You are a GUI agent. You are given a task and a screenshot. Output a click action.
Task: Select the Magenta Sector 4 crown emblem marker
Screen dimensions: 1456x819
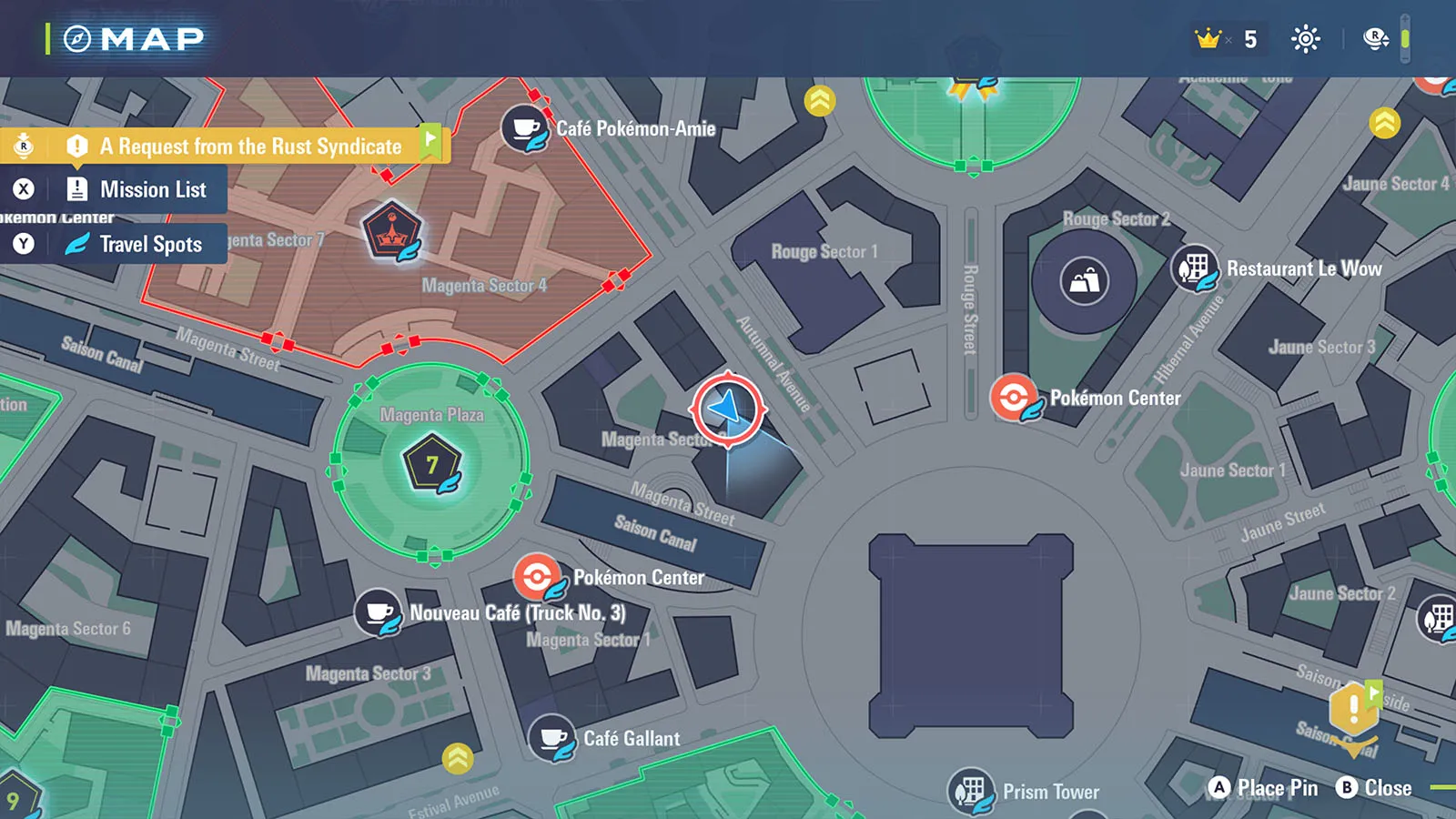[x=391, y=231]
